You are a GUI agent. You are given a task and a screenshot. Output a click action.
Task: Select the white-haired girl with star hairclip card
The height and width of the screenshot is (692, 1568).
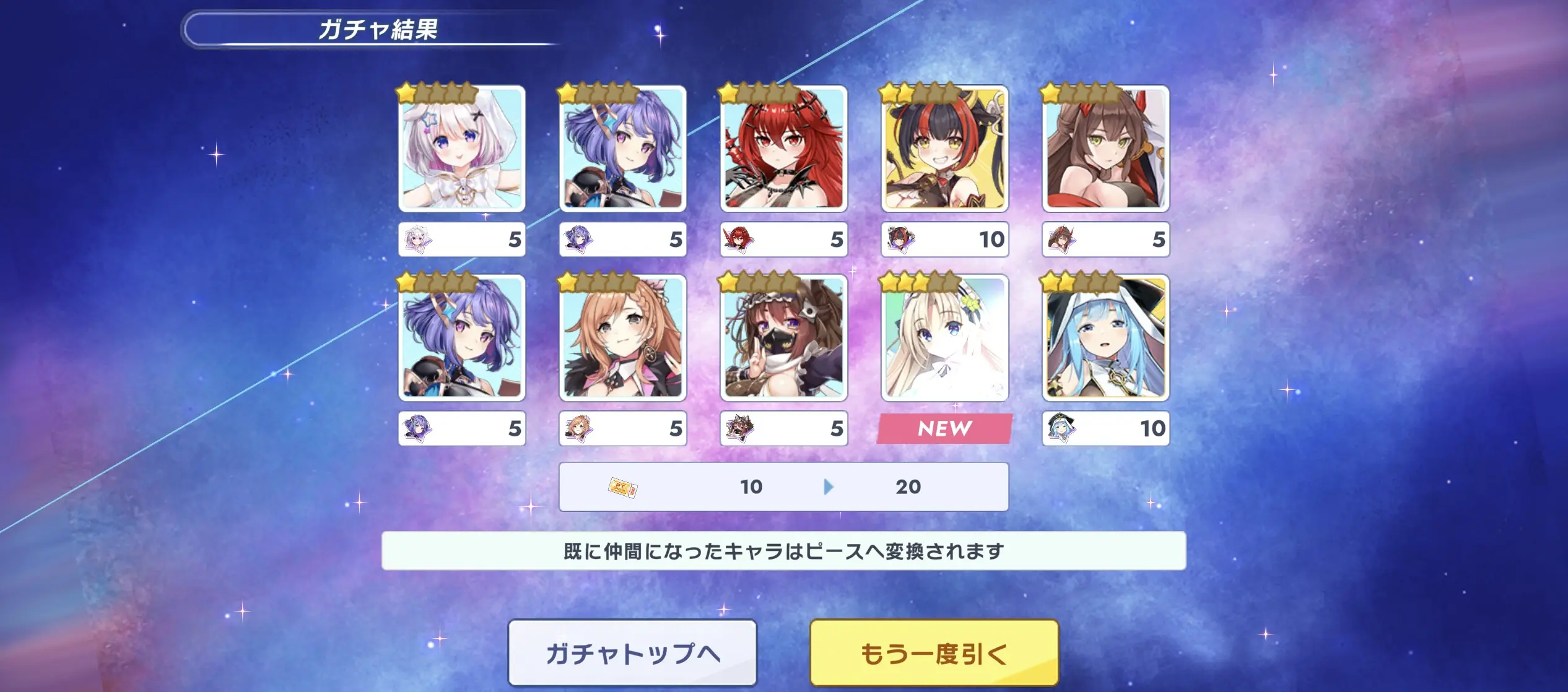coord(462,149)
